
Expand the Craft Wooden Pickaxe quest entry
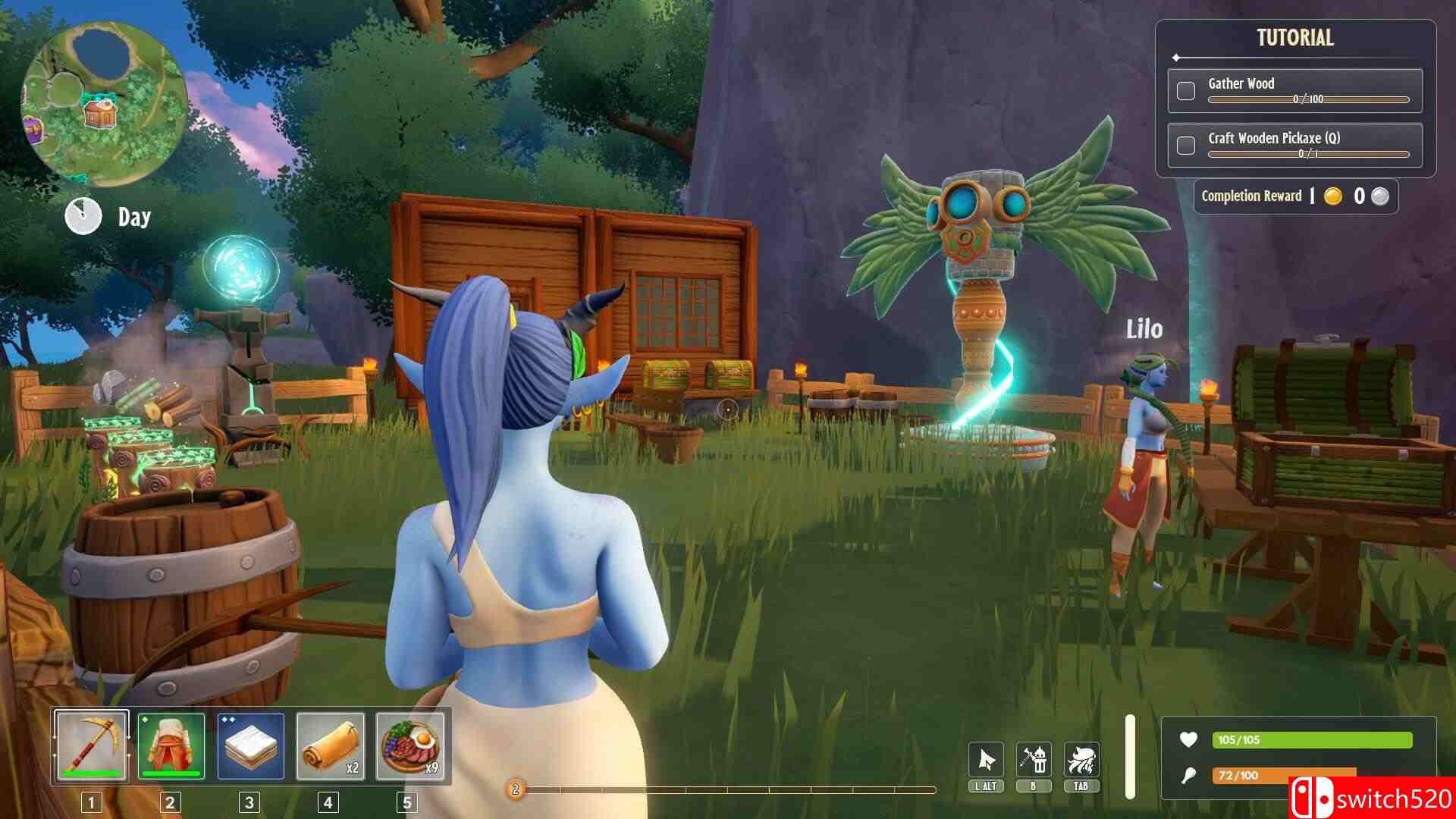click(1274, 140)
